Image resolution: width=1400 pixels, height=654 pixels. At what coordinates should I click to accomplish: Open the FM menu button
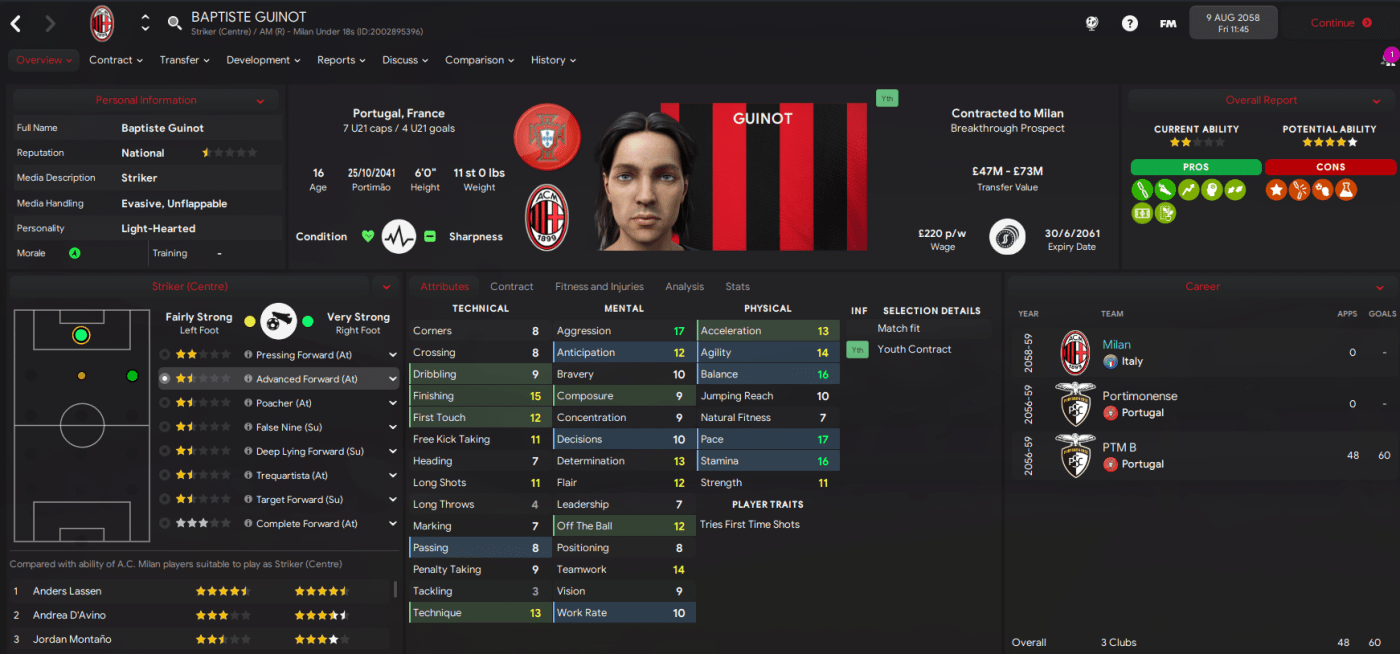1167,23
